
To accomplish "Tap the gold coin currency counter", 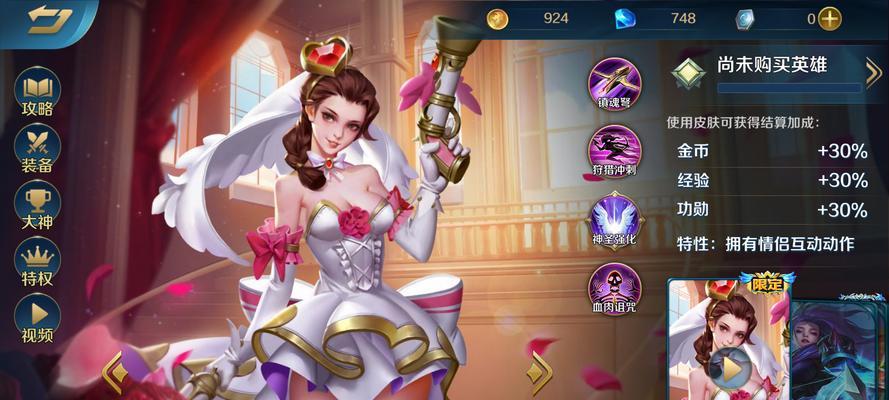I will pyautogui.click(x=530, y=18).
